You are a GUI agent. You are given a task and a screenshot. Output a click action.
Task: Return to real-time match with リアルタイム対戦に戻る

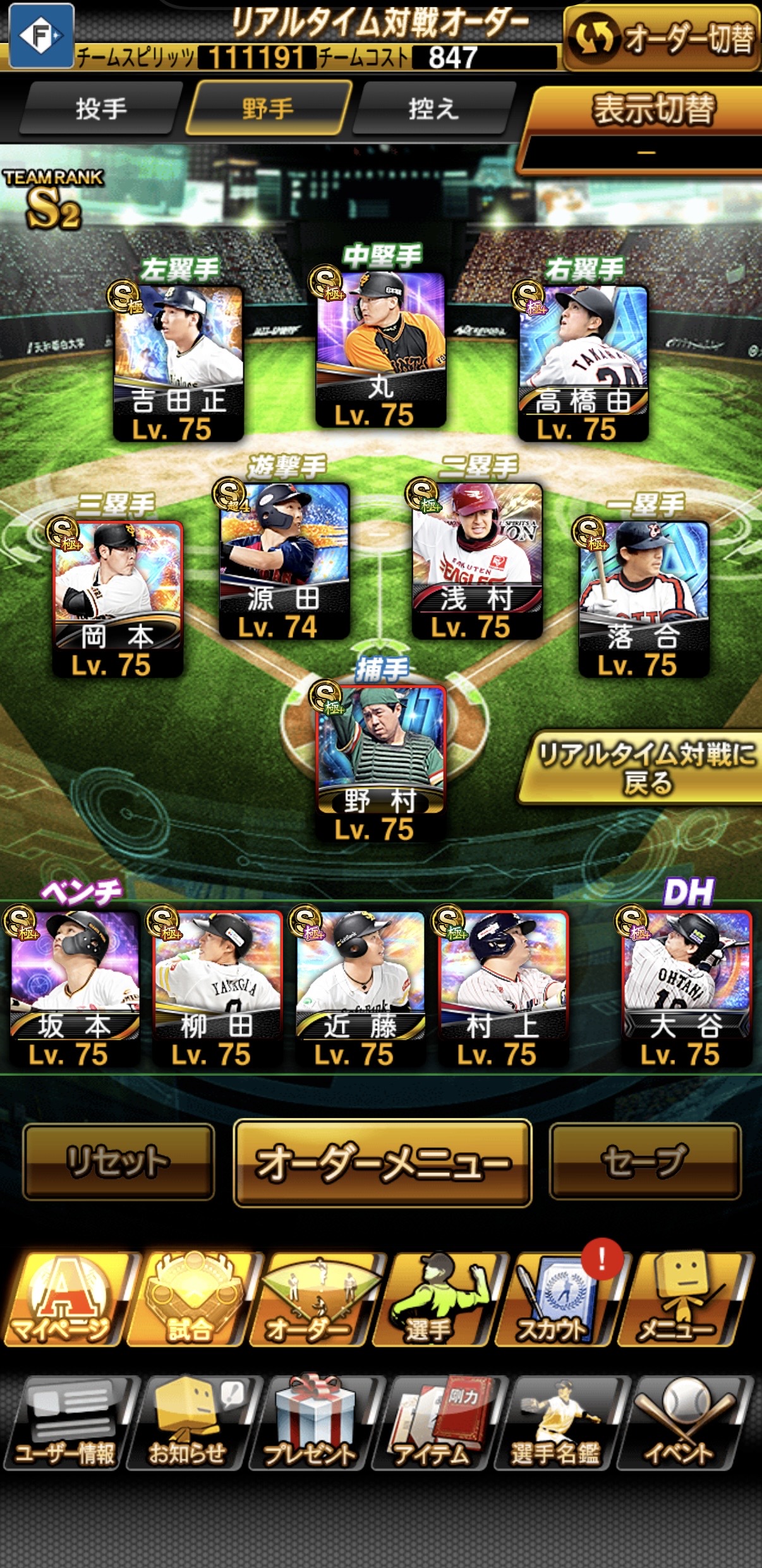[x=646, y=768]
